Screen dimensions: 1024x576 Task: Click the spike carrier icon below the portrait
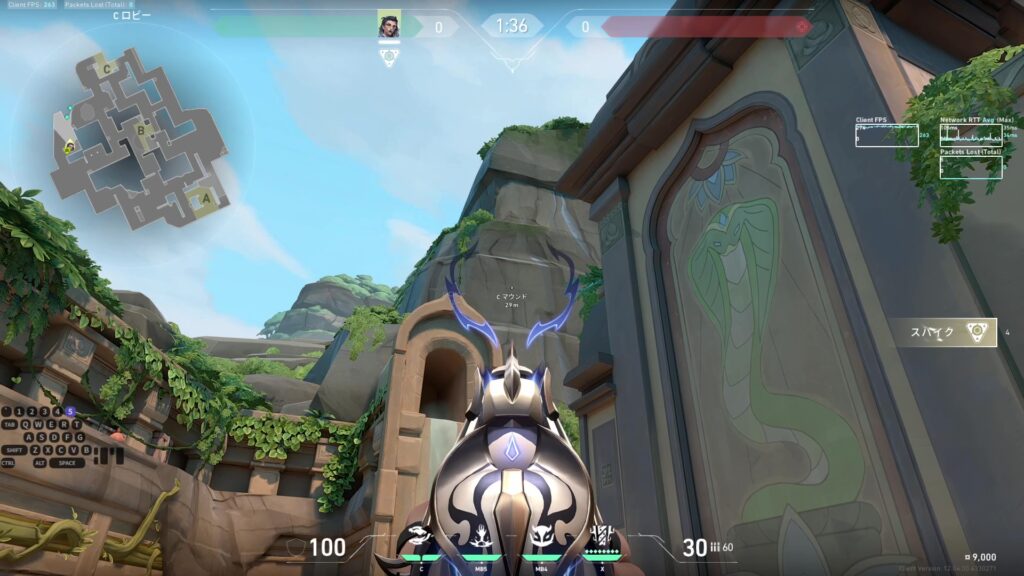[x=389, y=57]
